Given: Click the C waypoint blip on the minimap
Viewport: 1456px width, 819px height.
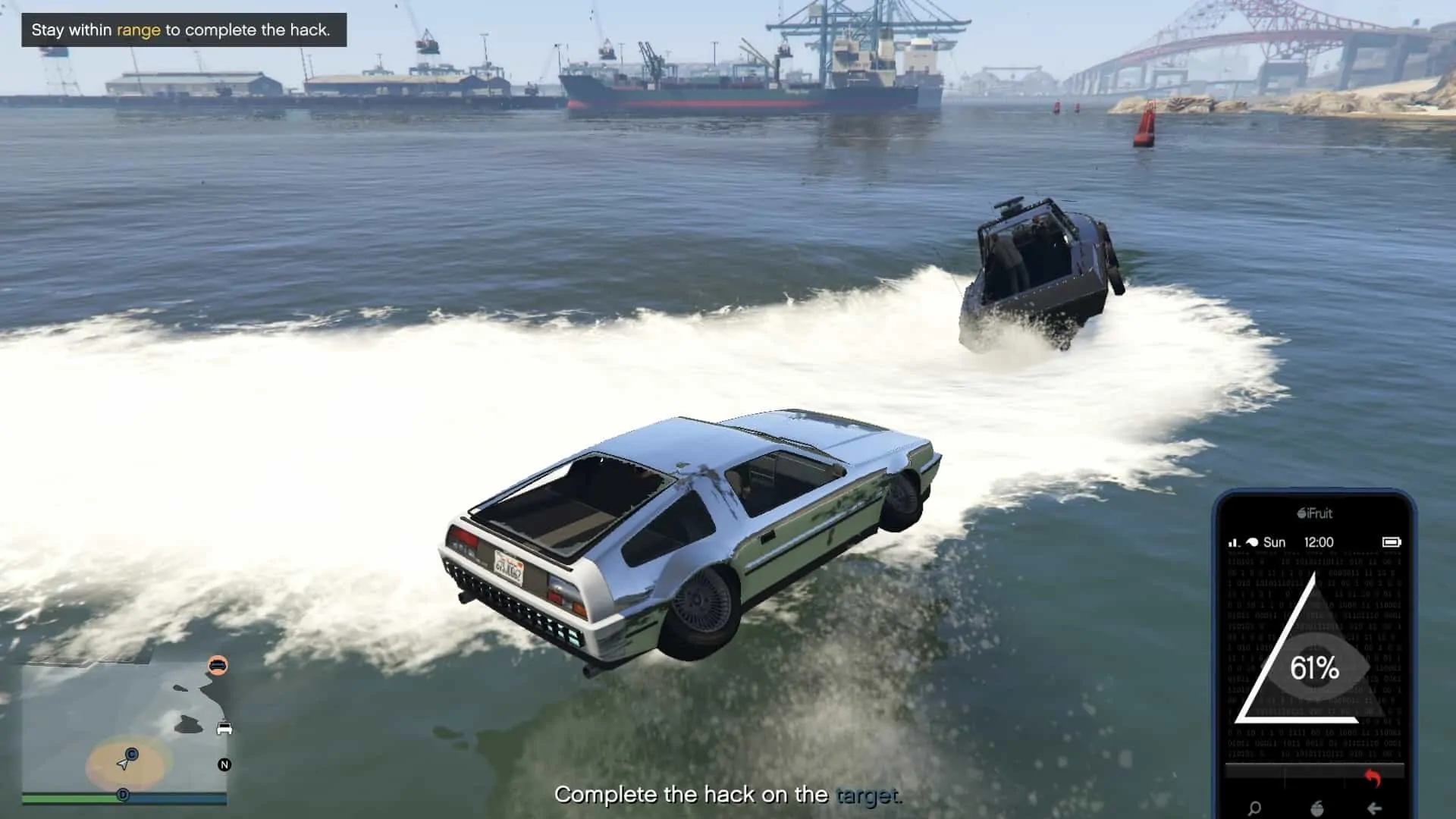Looking at the screenshot, I should (x=131, y=753).
